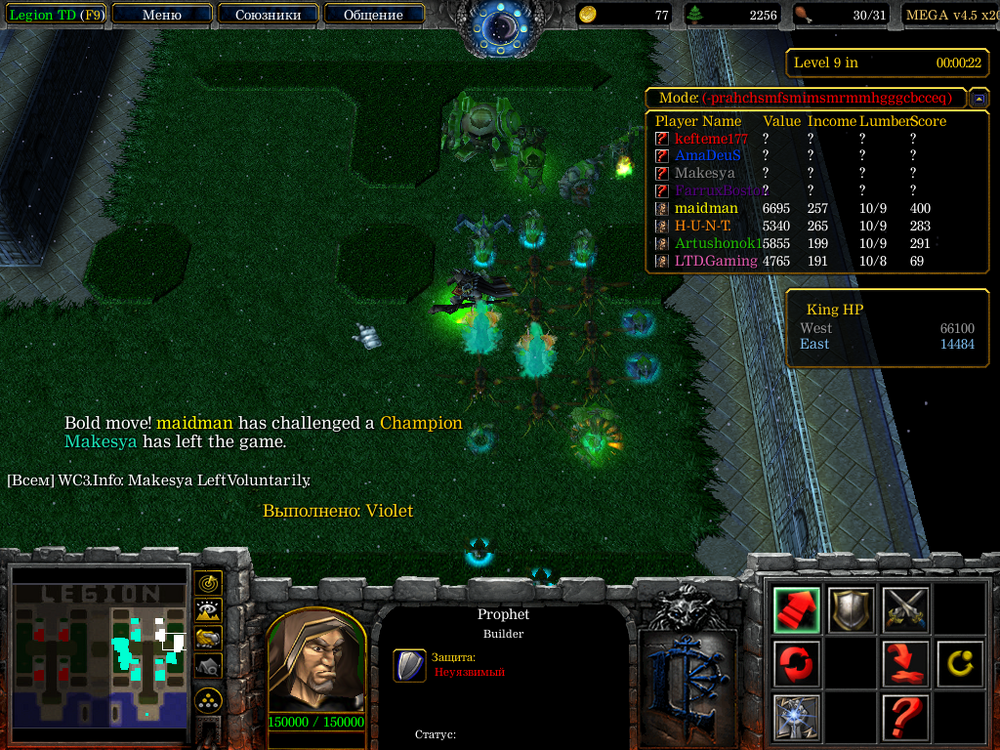Activate the minimap signal ping button
Screen dimensions: 1000x750
click(209, 583)
